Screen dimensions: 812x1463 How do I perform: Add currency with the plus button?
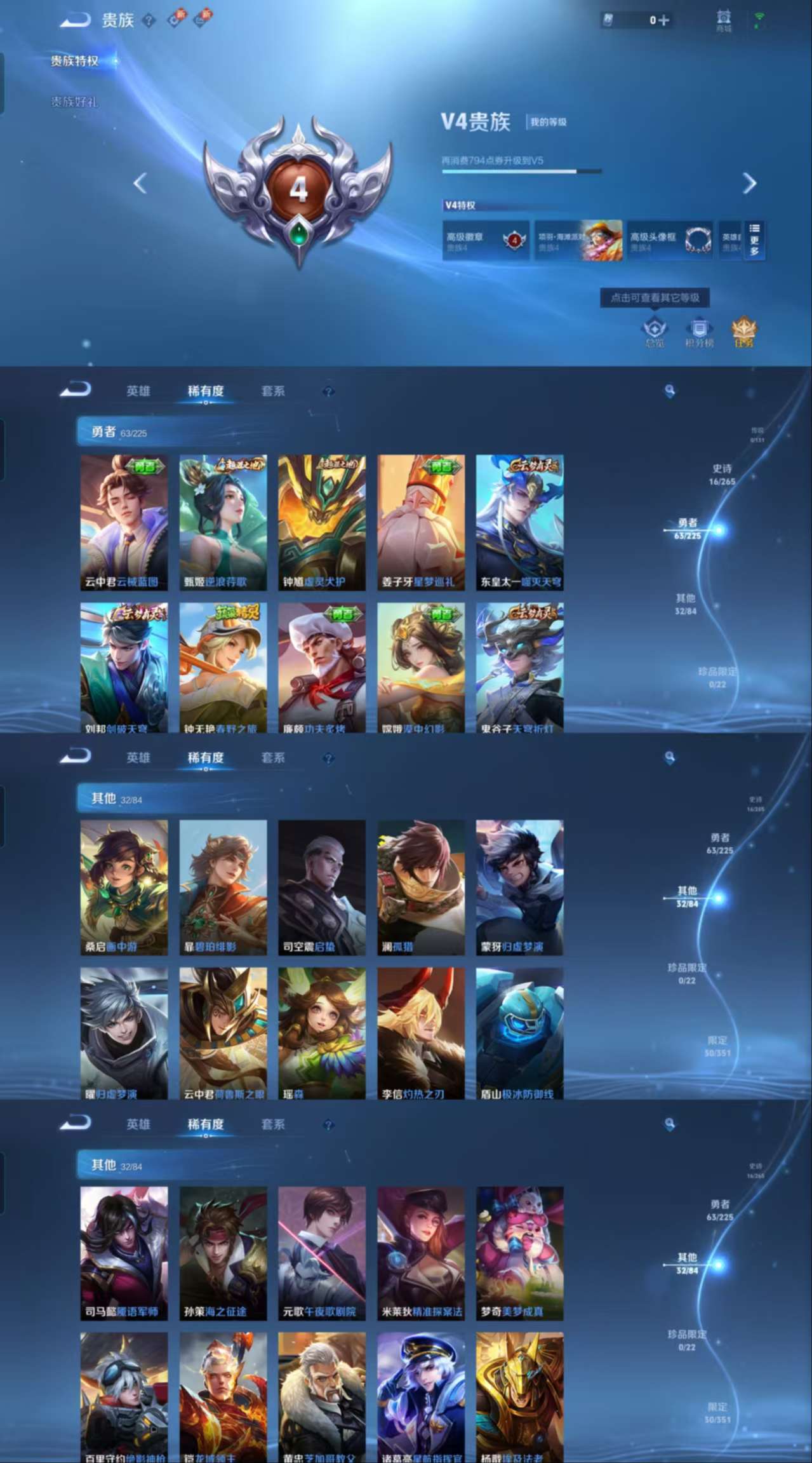coord(663,20)
